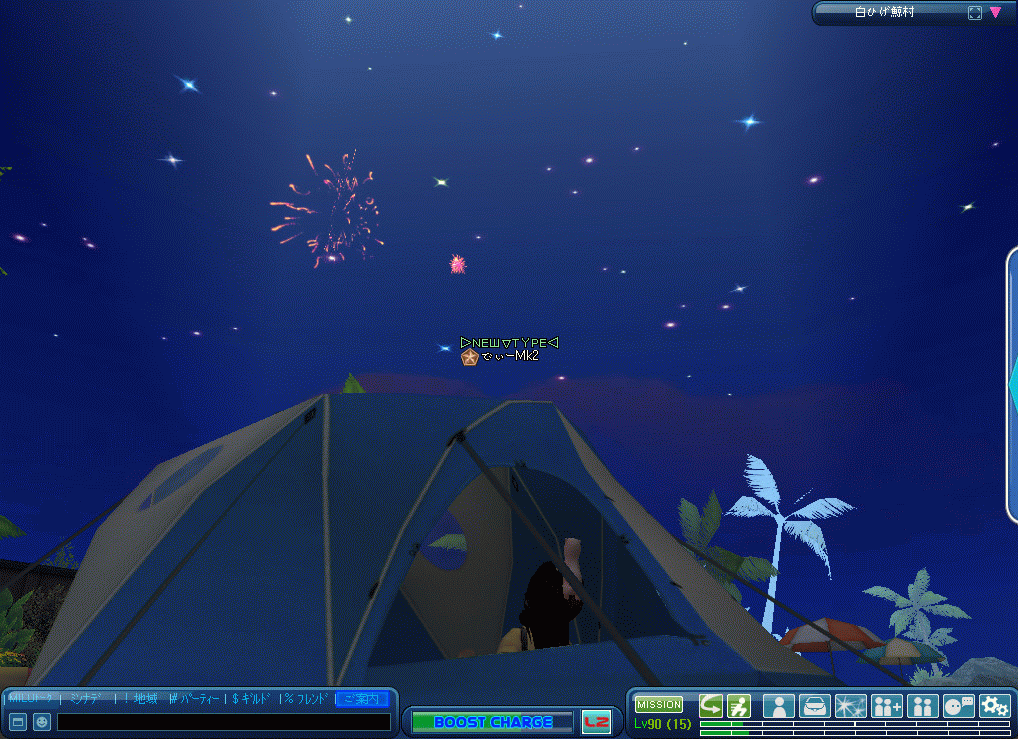
Task: Switch to the フレンド chat tab
Action: click(x=308, y=698)
